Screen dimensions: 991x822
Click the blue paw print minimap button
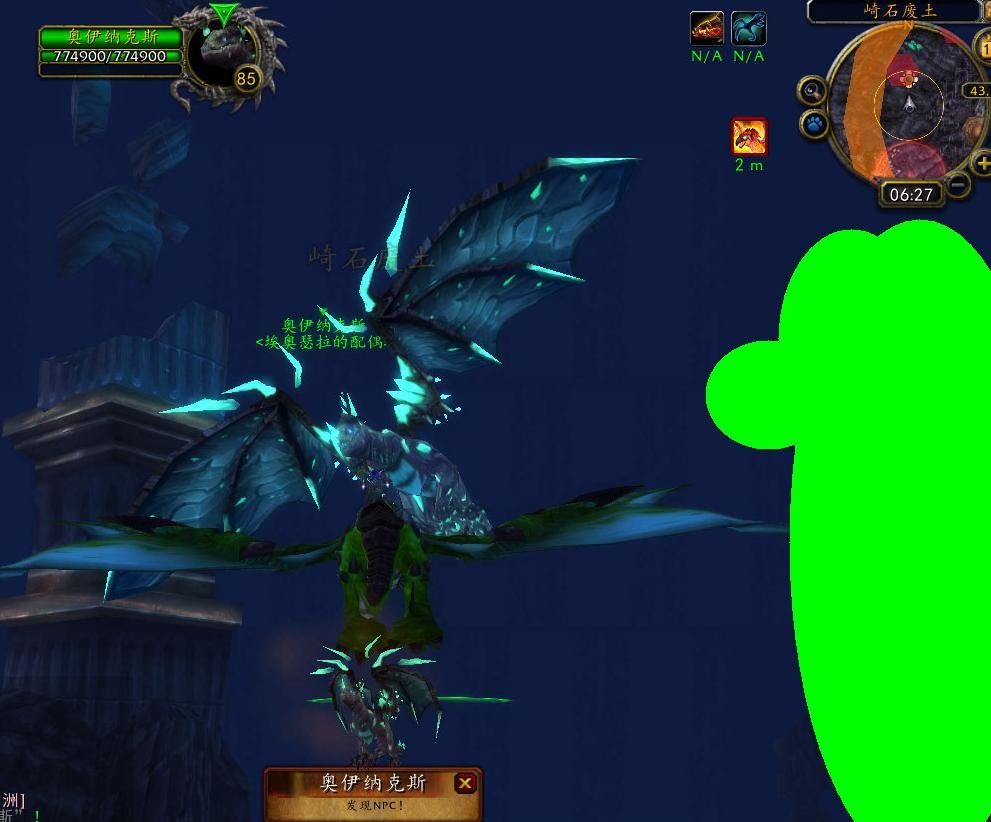coord(814,124)
